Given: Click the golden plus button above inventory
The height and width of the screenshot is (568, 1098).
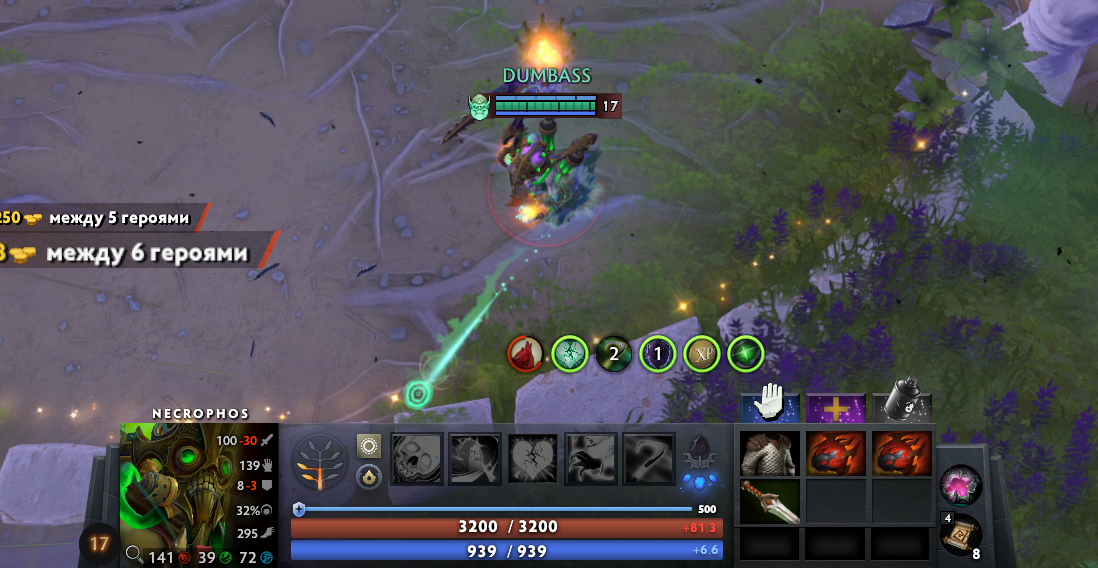Looking at the screenshot, I should click(835, 407).
